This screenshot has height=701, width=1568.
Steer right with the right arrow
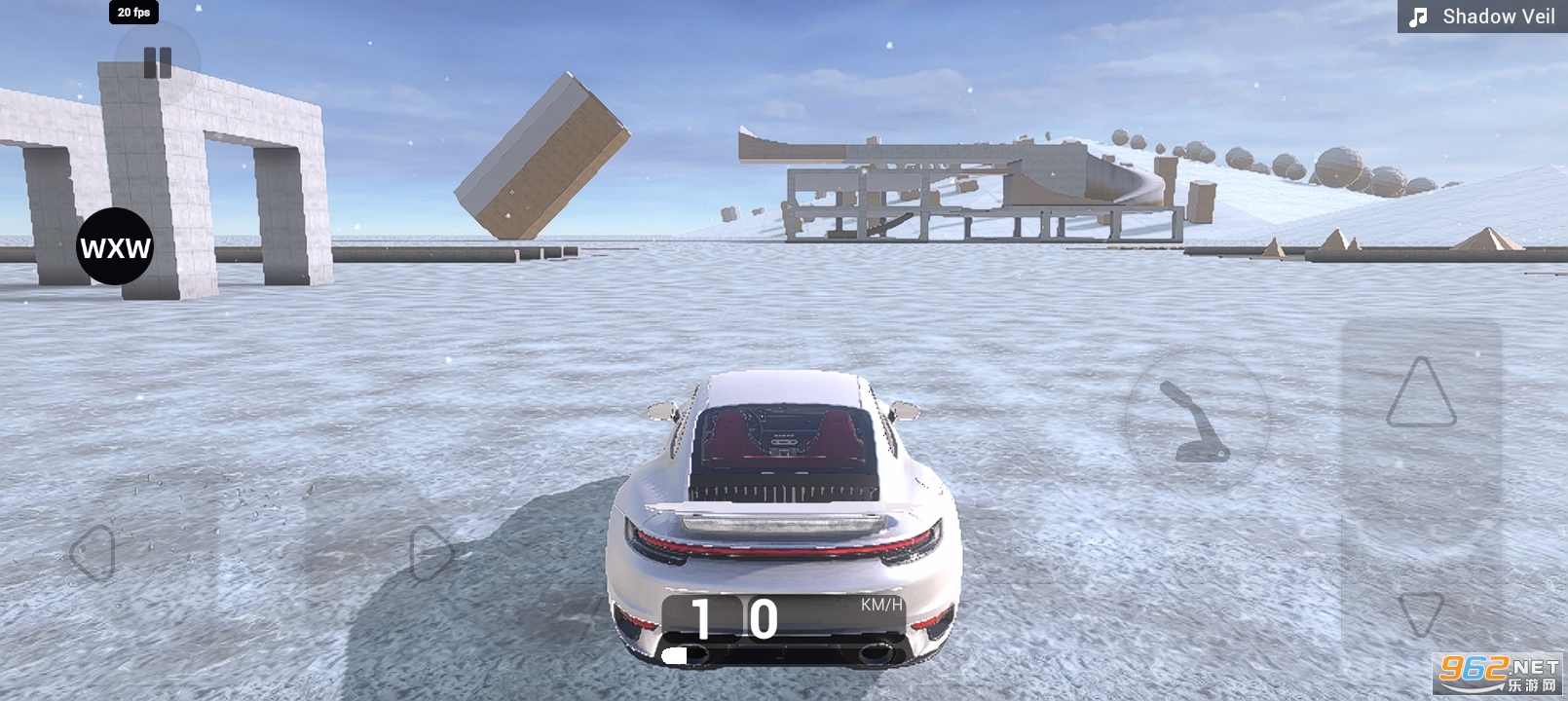pos(431,553)
